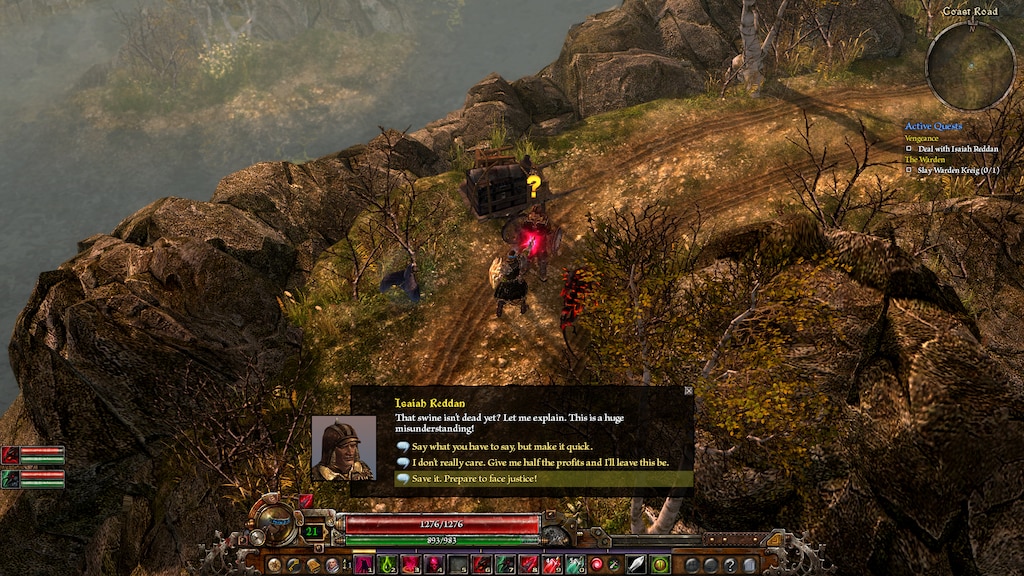Close the Isaiah Reddan dialogue box
The image size is (1024, 576).
[x=688, y=391]
